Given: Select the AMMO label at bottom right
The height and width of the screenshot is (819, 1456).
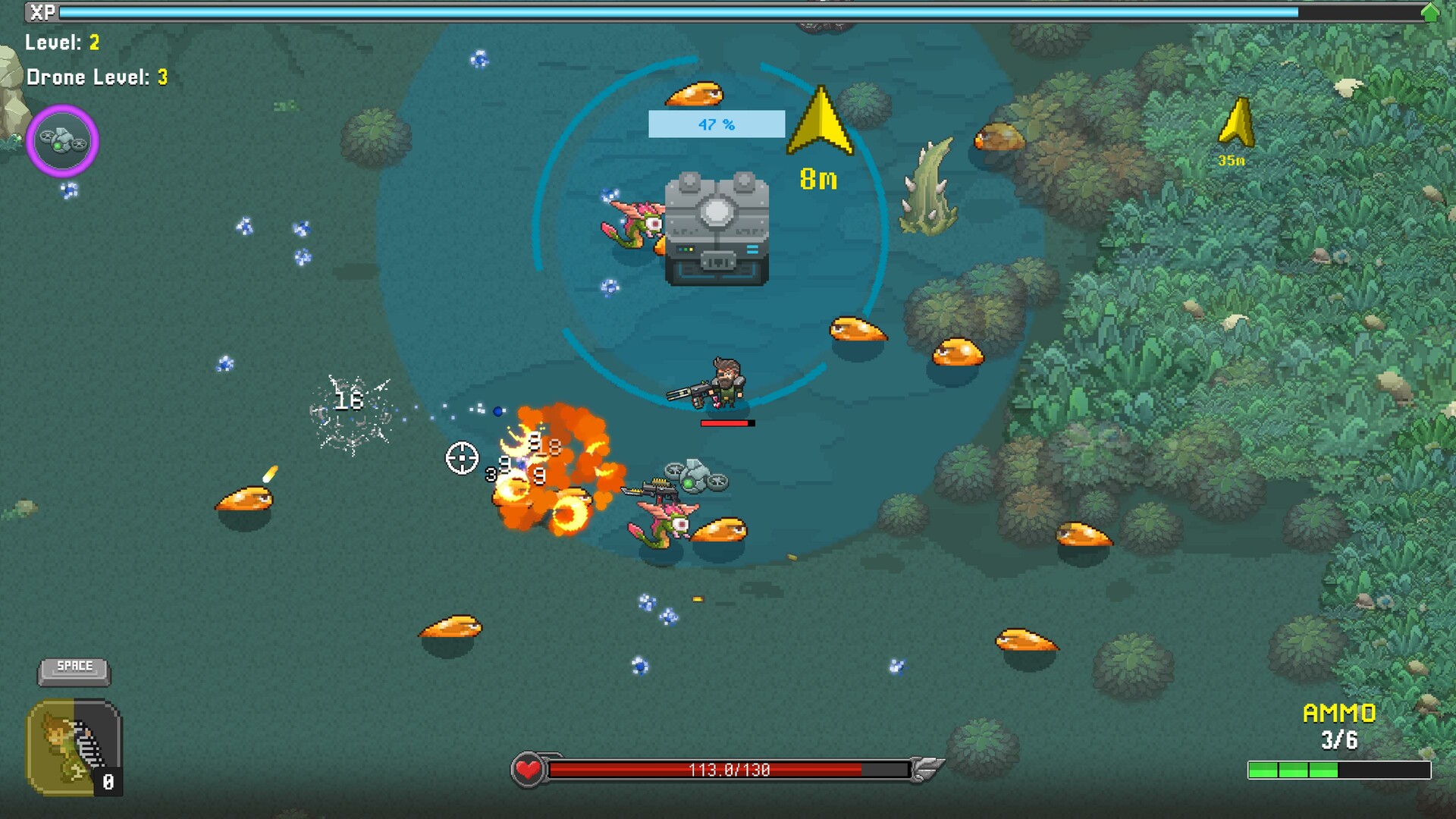Looking at the screenshot, I should click(x=1340, y=713).
